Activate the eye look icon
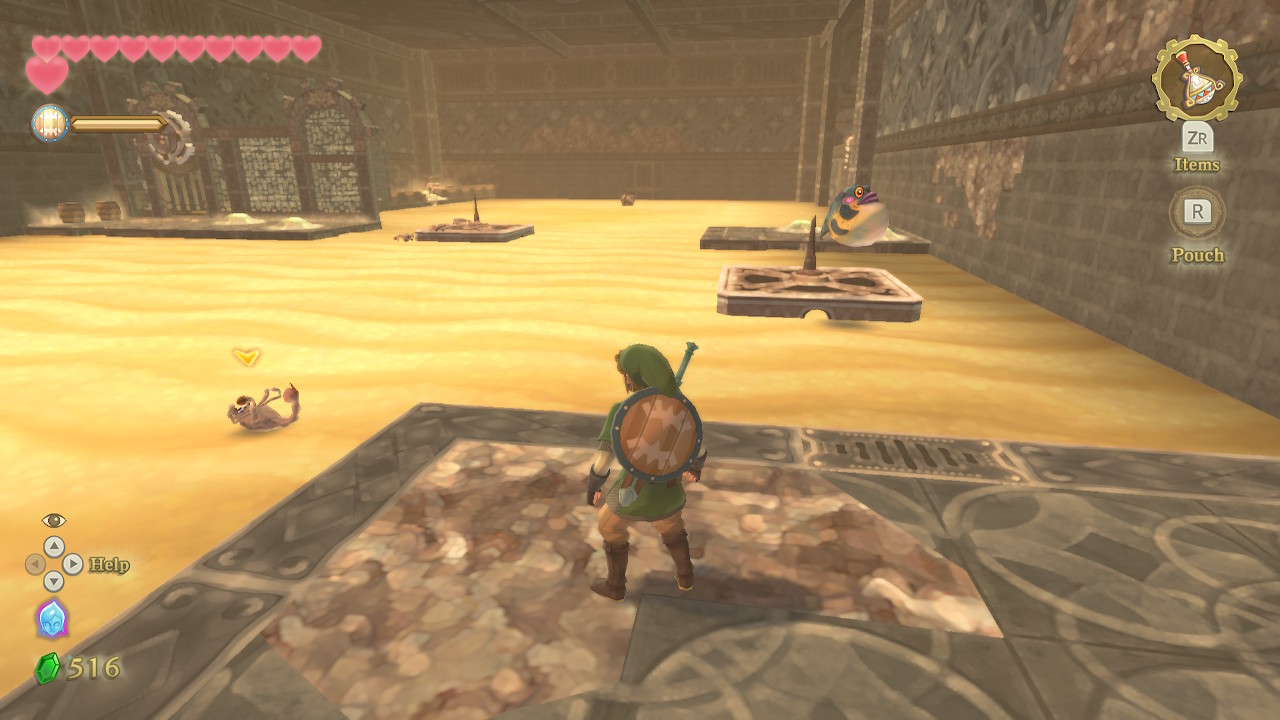 point(54,520)
